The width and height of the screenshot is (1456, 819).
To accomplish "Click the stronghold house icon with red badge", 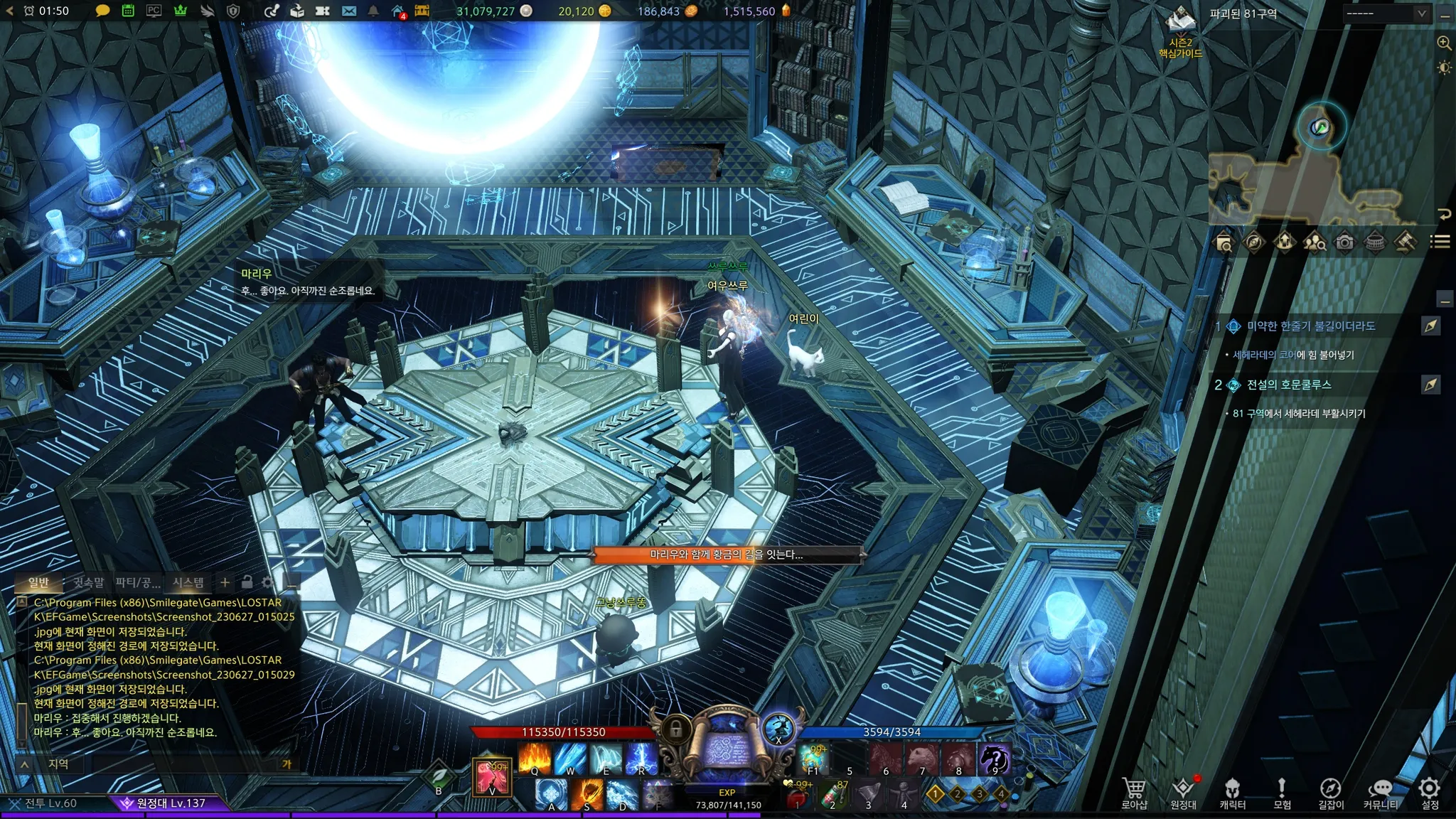I will (399, 11).
